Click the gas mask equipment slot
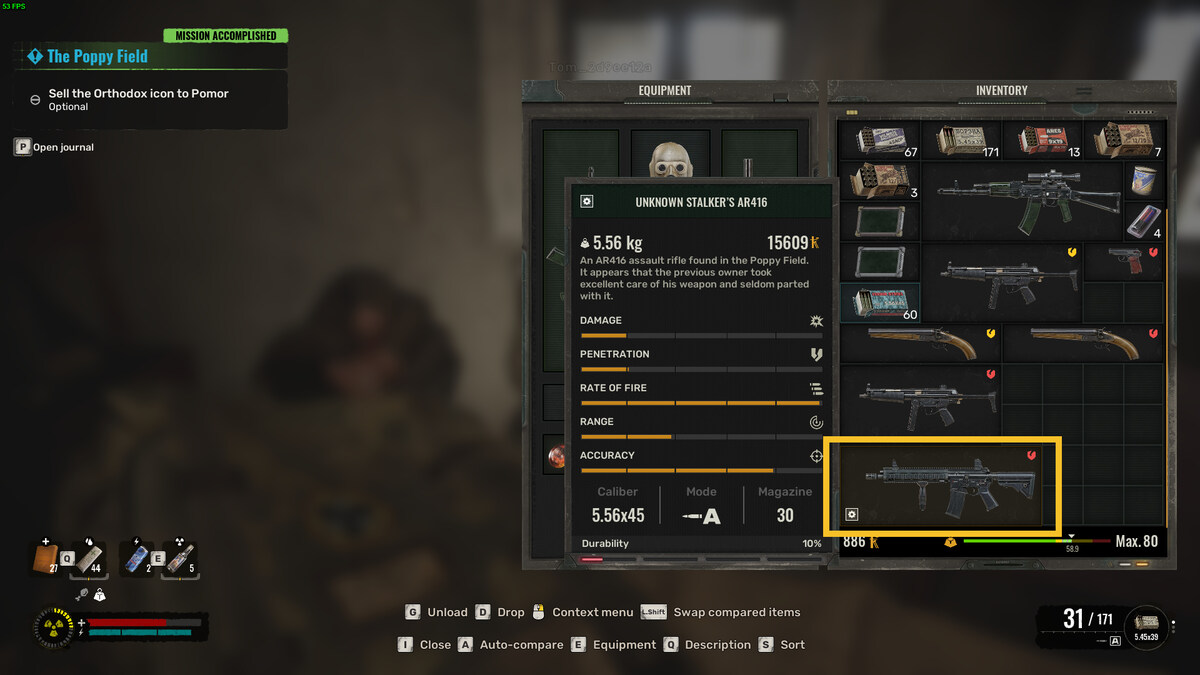1200x675 pixels. tap(665, 160)
